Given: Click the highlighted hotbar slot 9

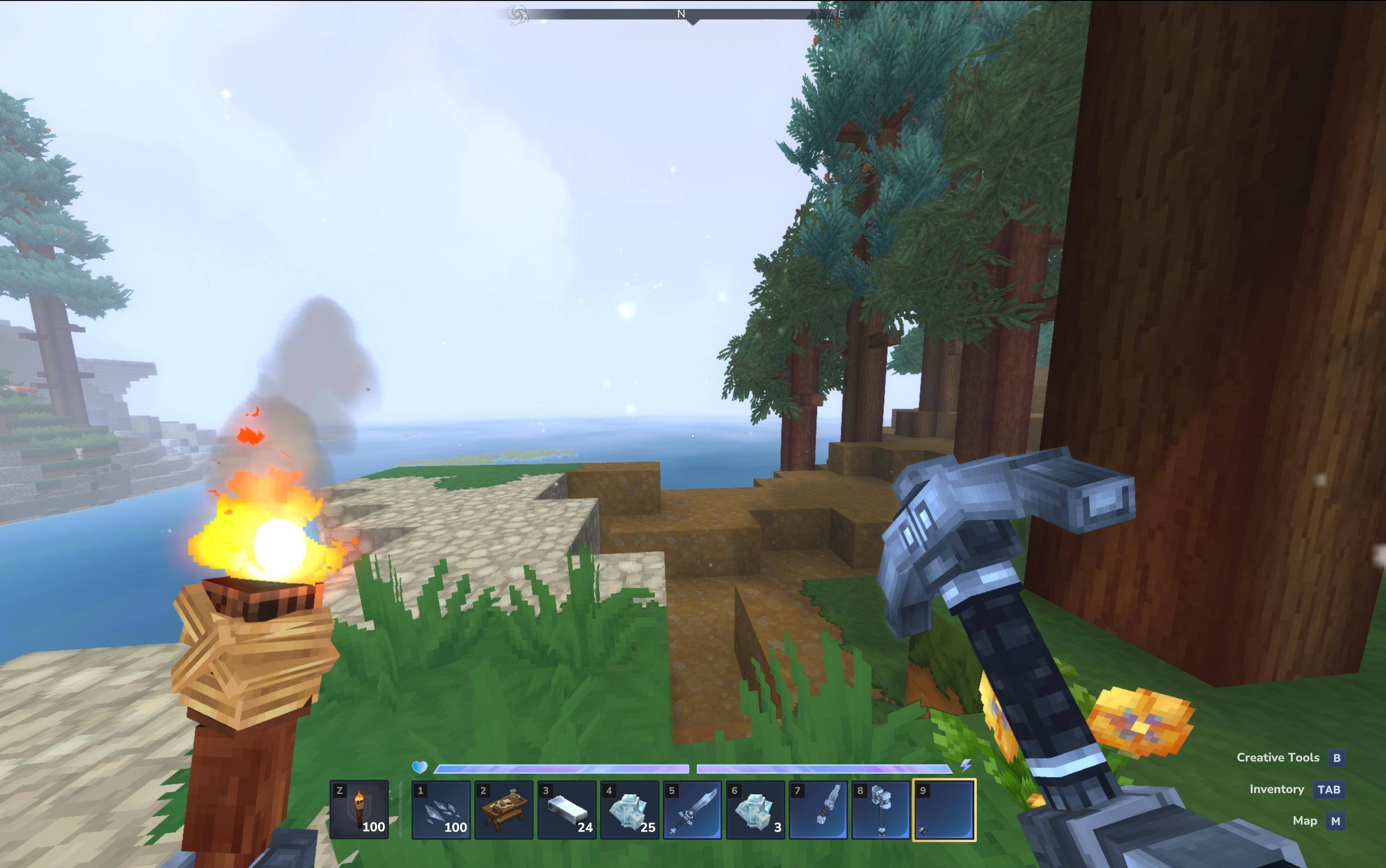Looking at the screenshot, I should pos(944,810).
